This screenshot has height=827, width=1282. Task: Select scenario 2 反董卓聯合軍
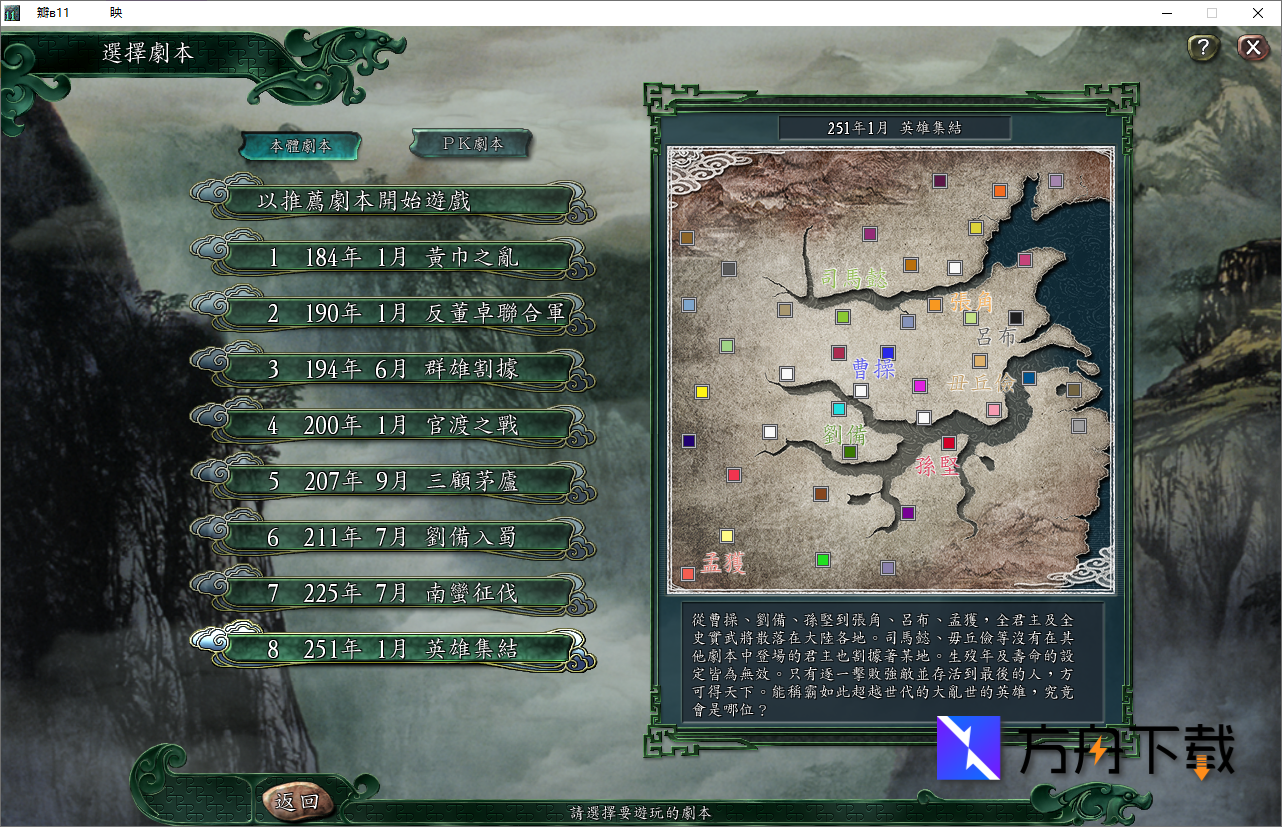[392, 314]
